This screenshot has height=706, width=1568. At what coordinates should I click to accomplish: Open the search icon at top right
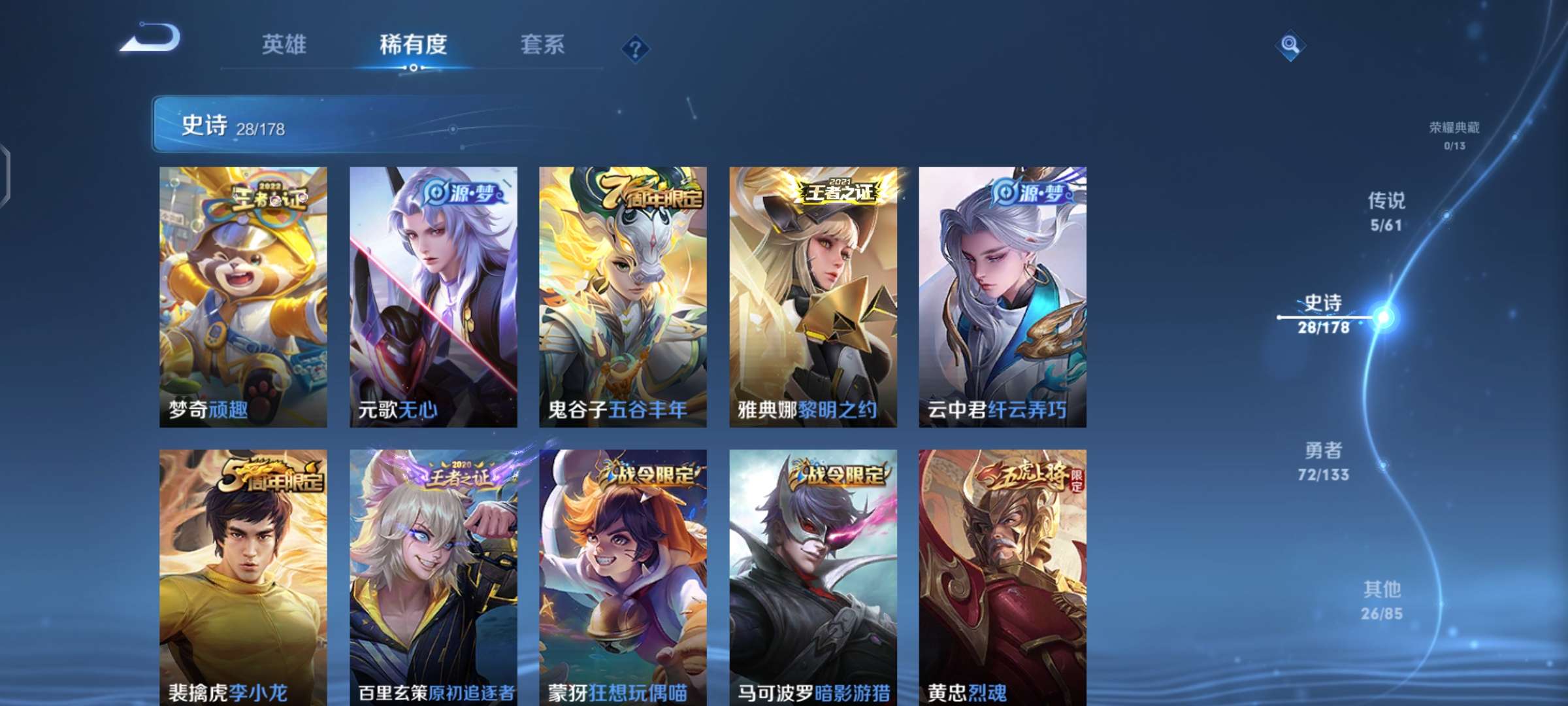tap(1290, 46)
